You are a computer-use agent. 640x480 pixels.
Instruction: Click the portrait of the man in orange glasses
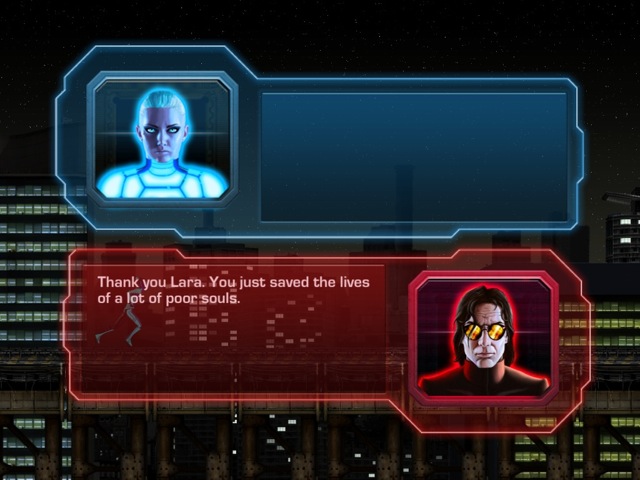483,338
